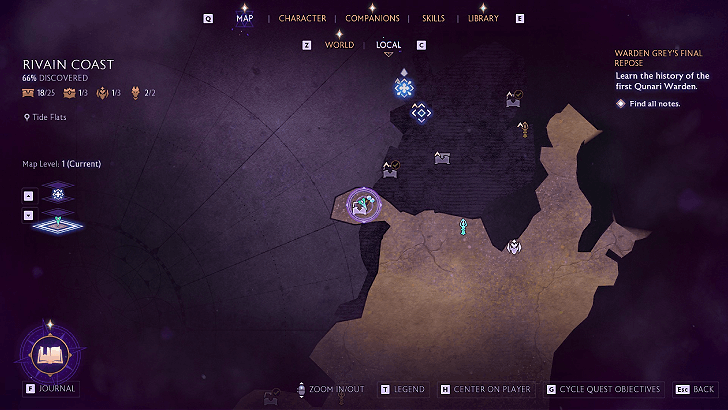This screenshot has height=410, width=728.
Task: Select the glowing blue snowflake map marker
Action: coord(404,89)
